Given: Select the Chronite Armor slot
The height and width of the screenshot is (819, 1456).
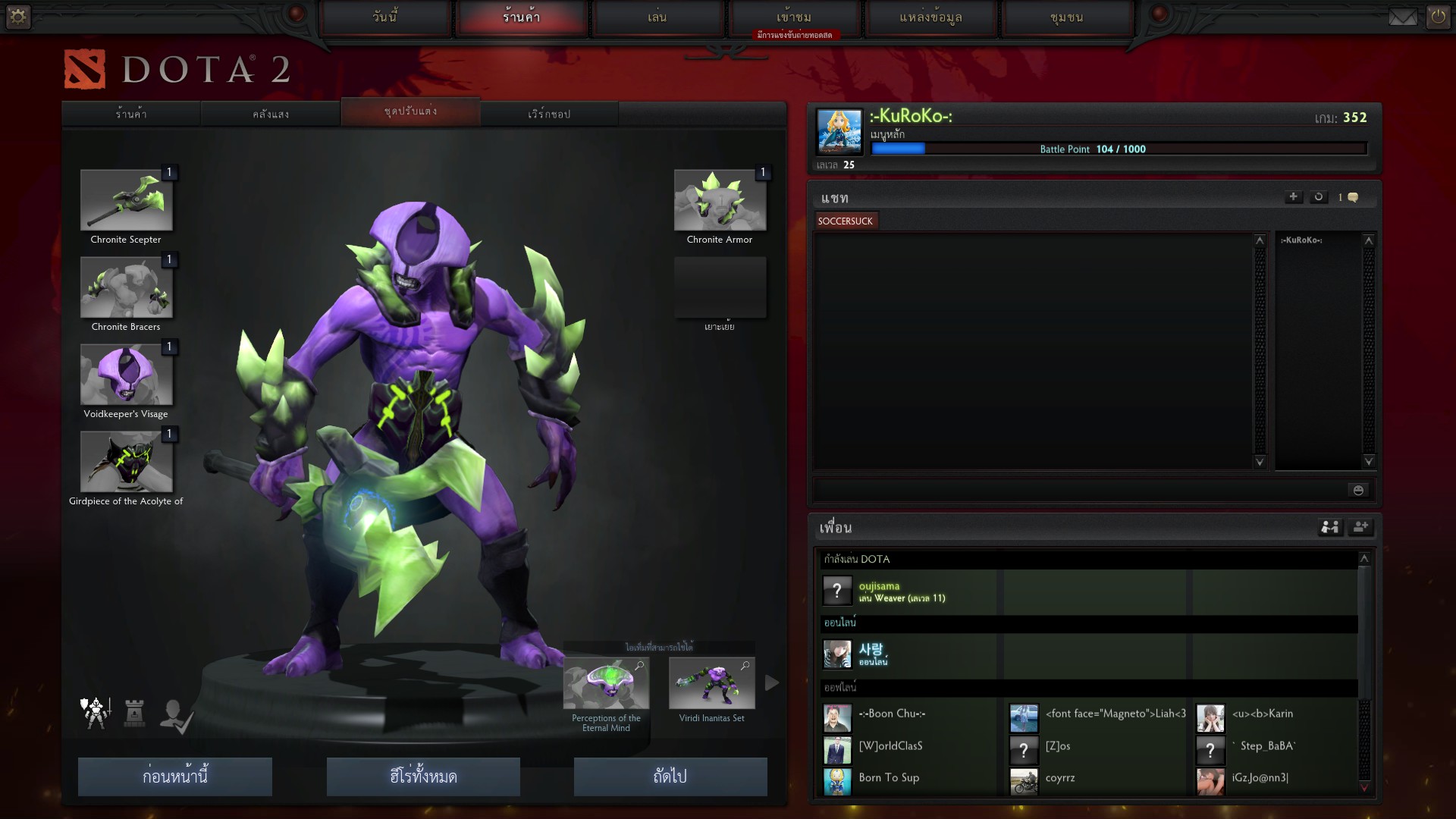Looking at the screenshot, I should (720, 200).
